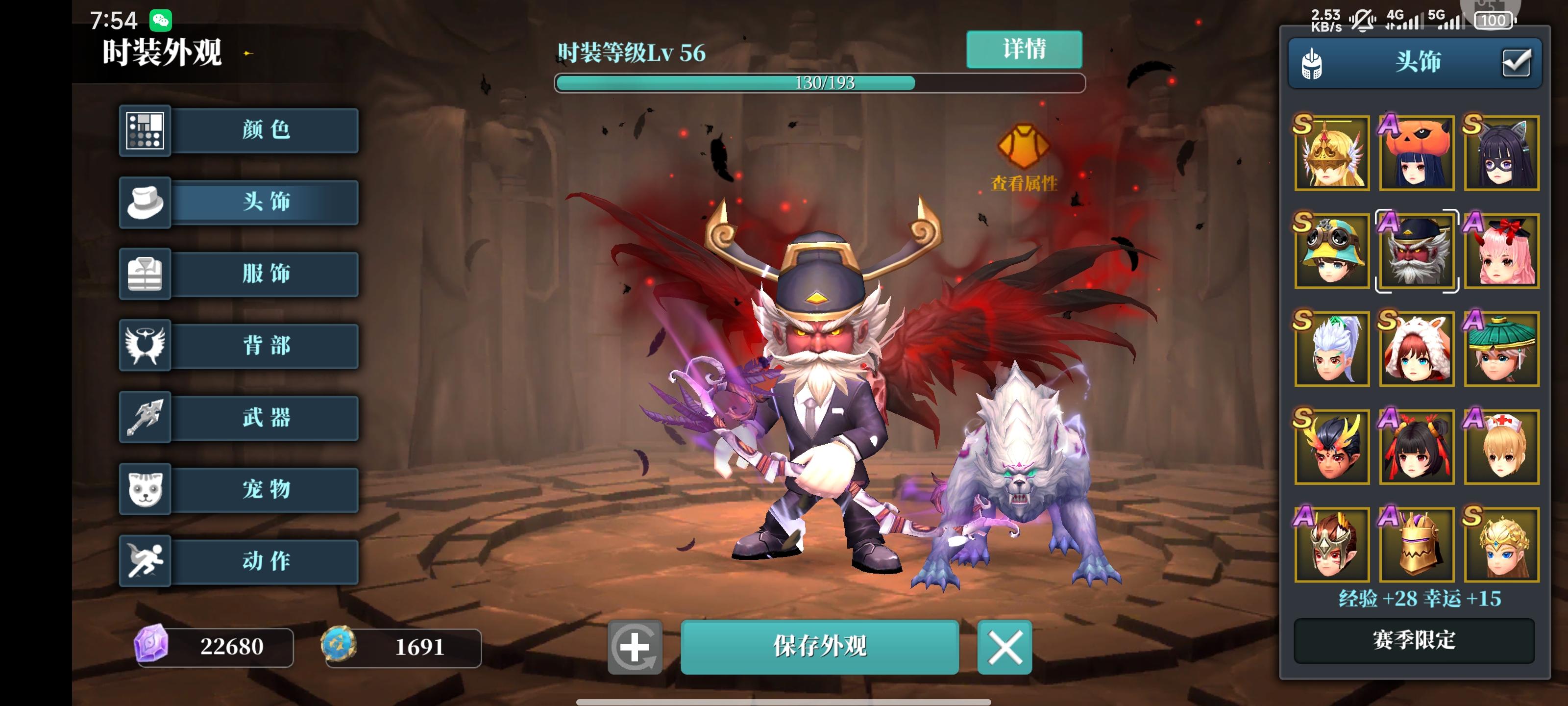The image size is (1568, 706).
Task: Click the cat icon next to 宠物
Action: [145, 490]
